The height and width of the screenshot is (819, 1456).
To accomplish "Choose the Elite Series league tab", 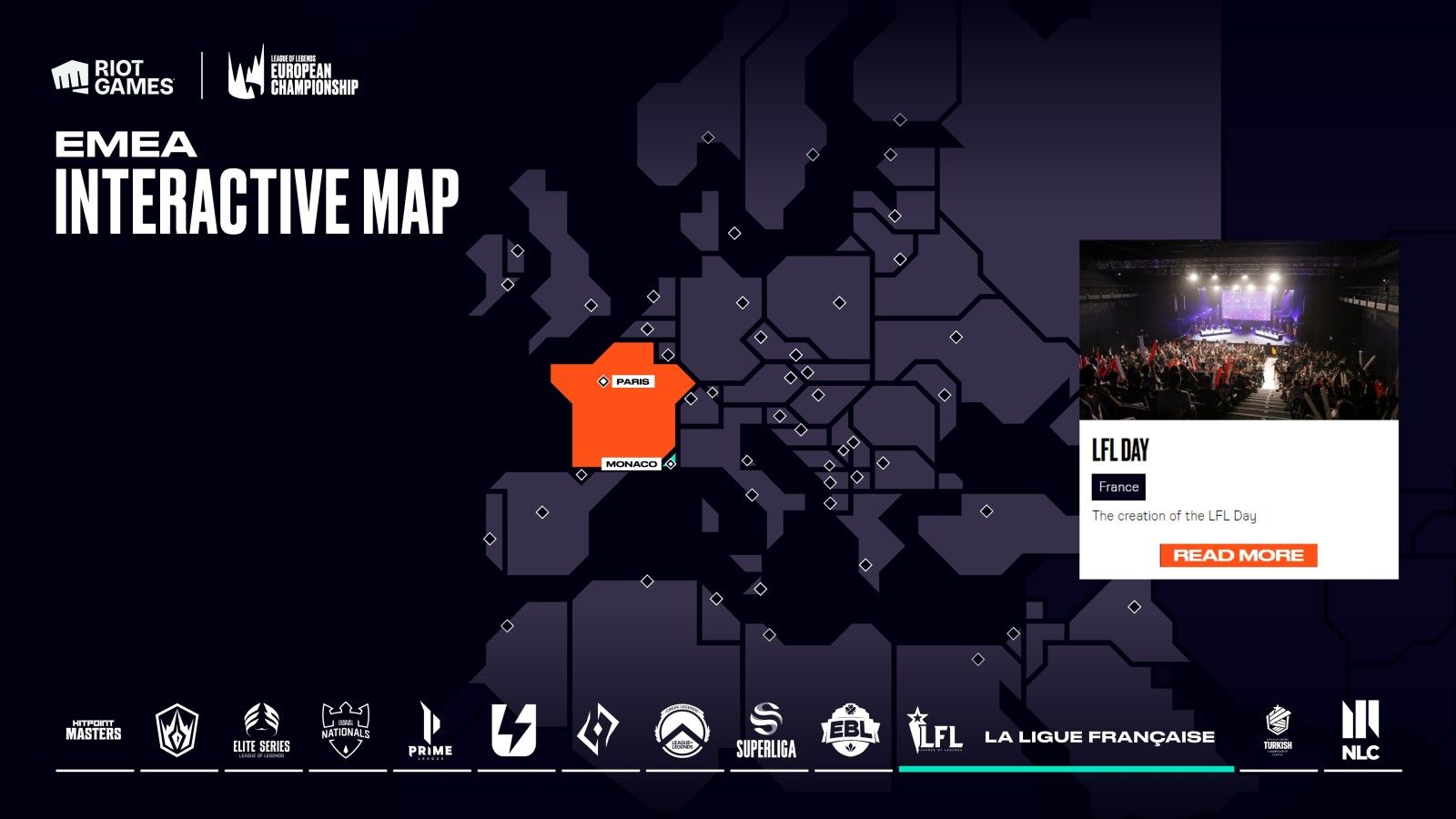I will (262, 732).
